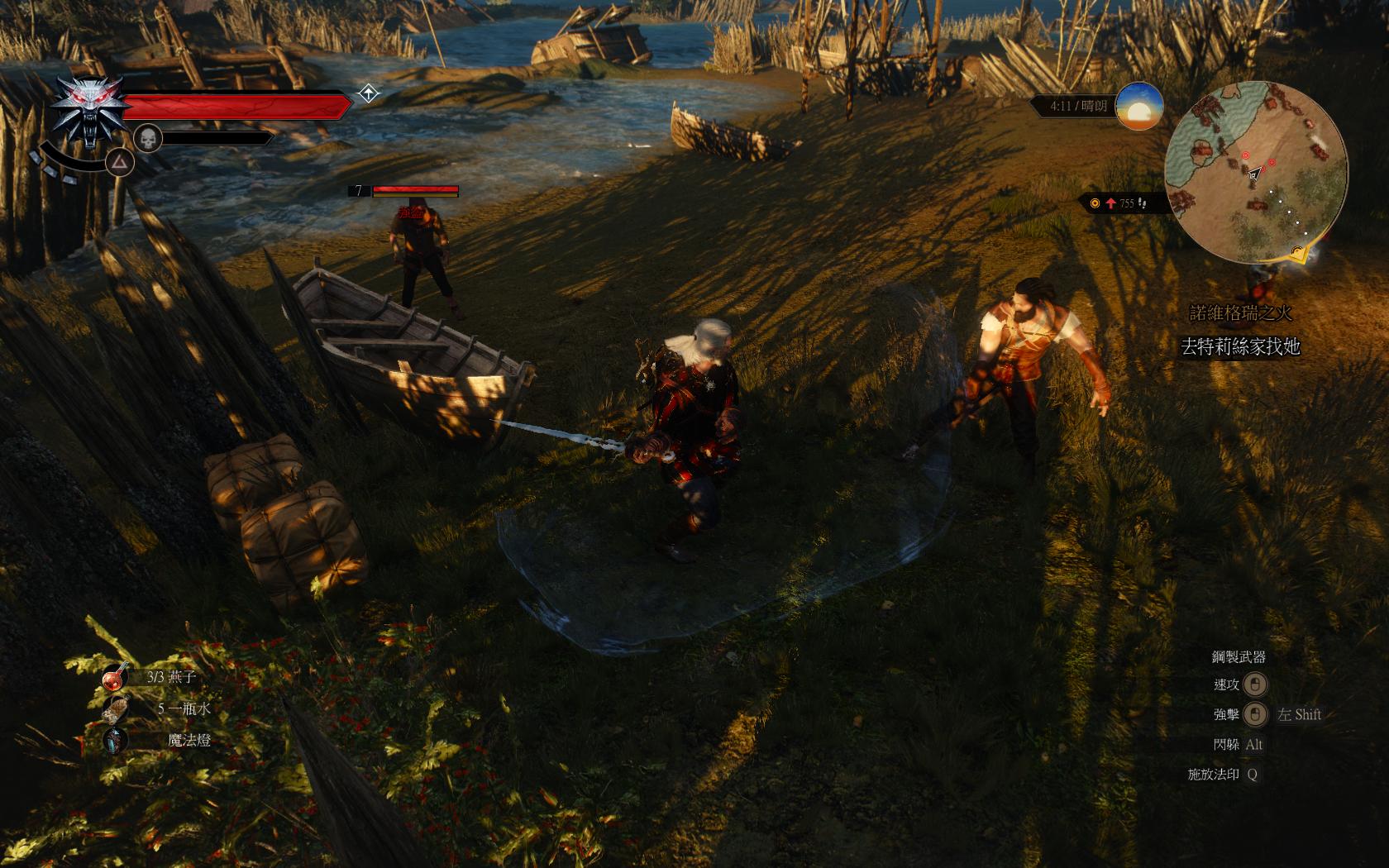1389x868 pixels.
Task: Select the 一瓶水 water bottle slot
Action: point(115,708)
